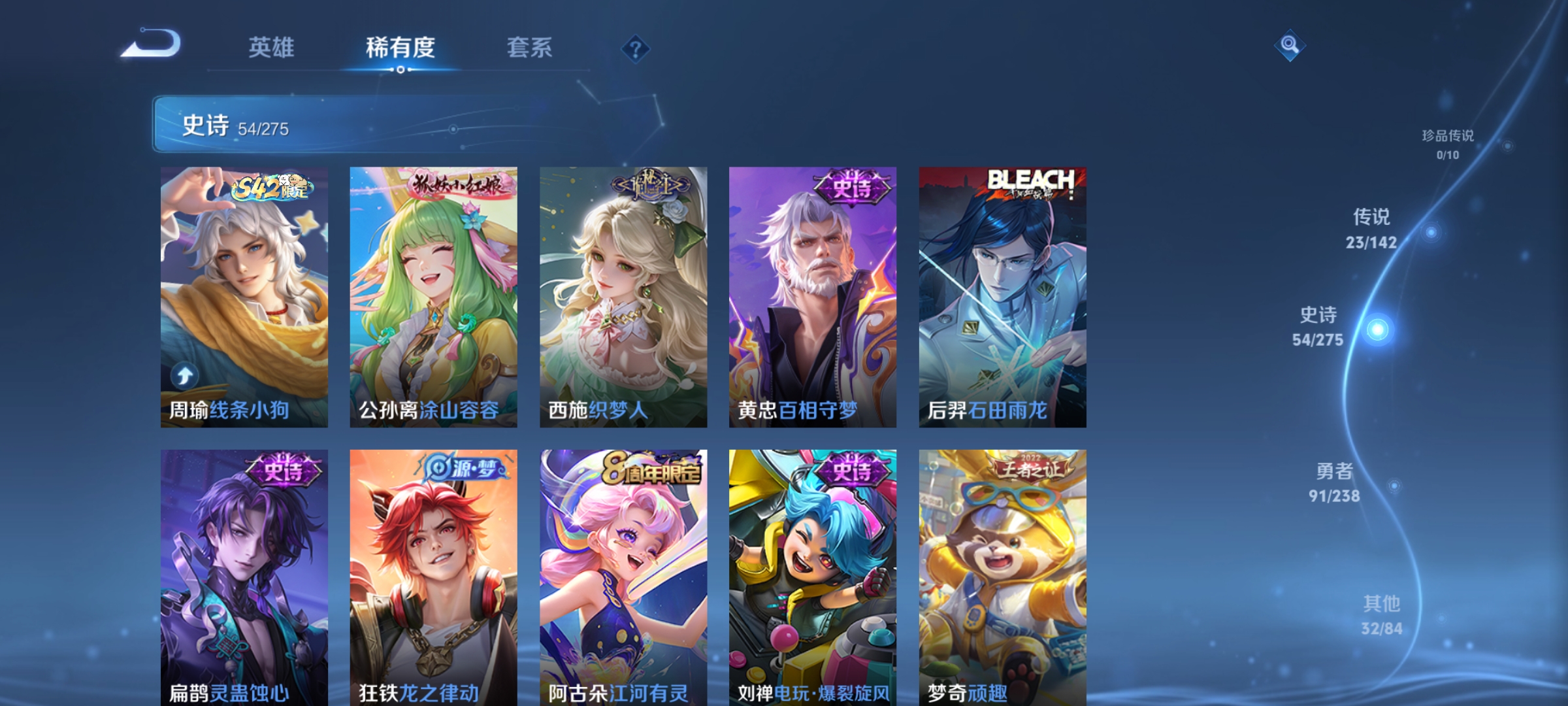The width and height of the screenshot is (1568, 706).
Task: Open the 西施织梦人 skin card
Action: click(623, 294)
